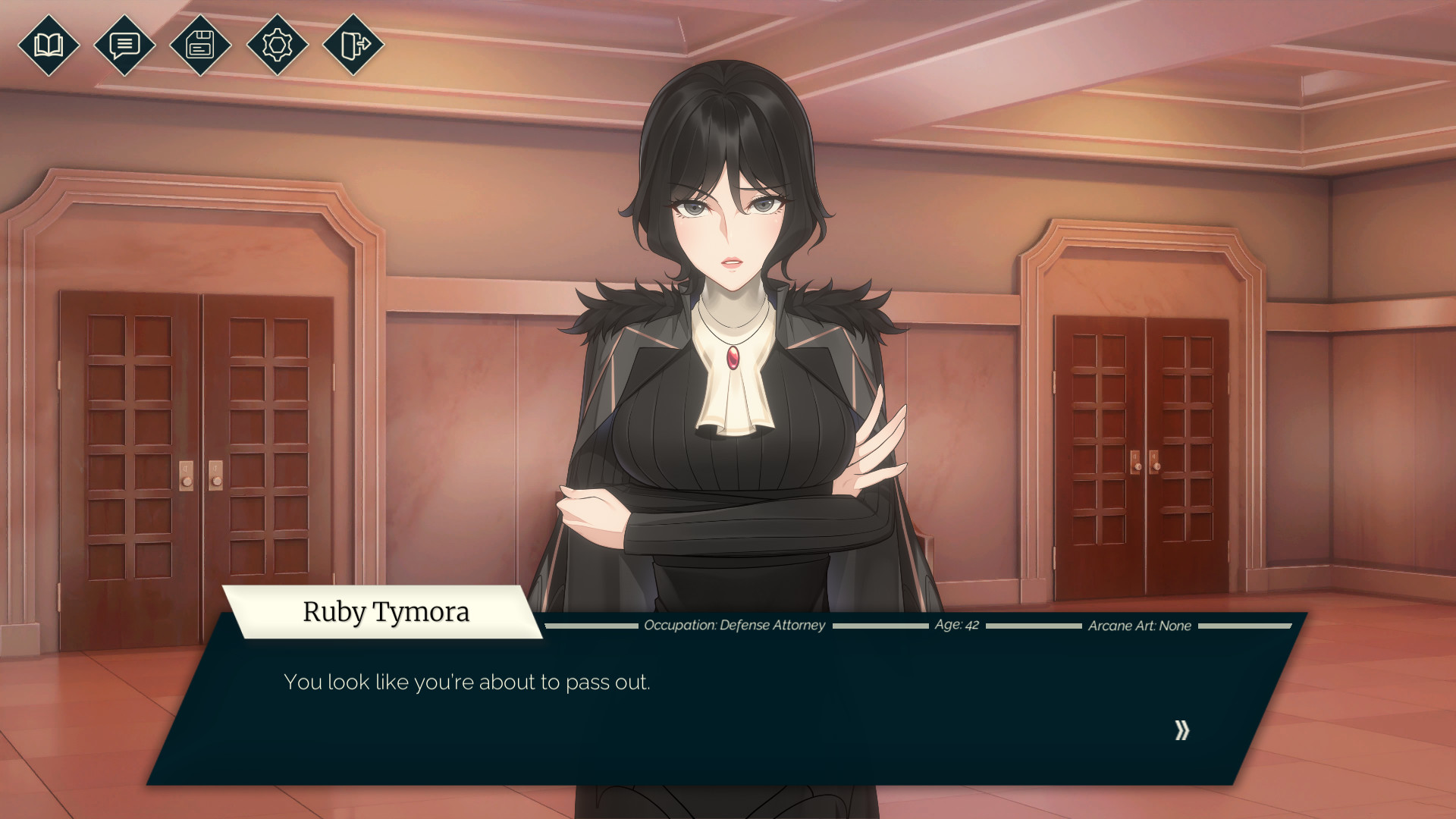Advance dialogue with the double-chevron arrow
1456x819 pixels.
(x=1180, y=730)
